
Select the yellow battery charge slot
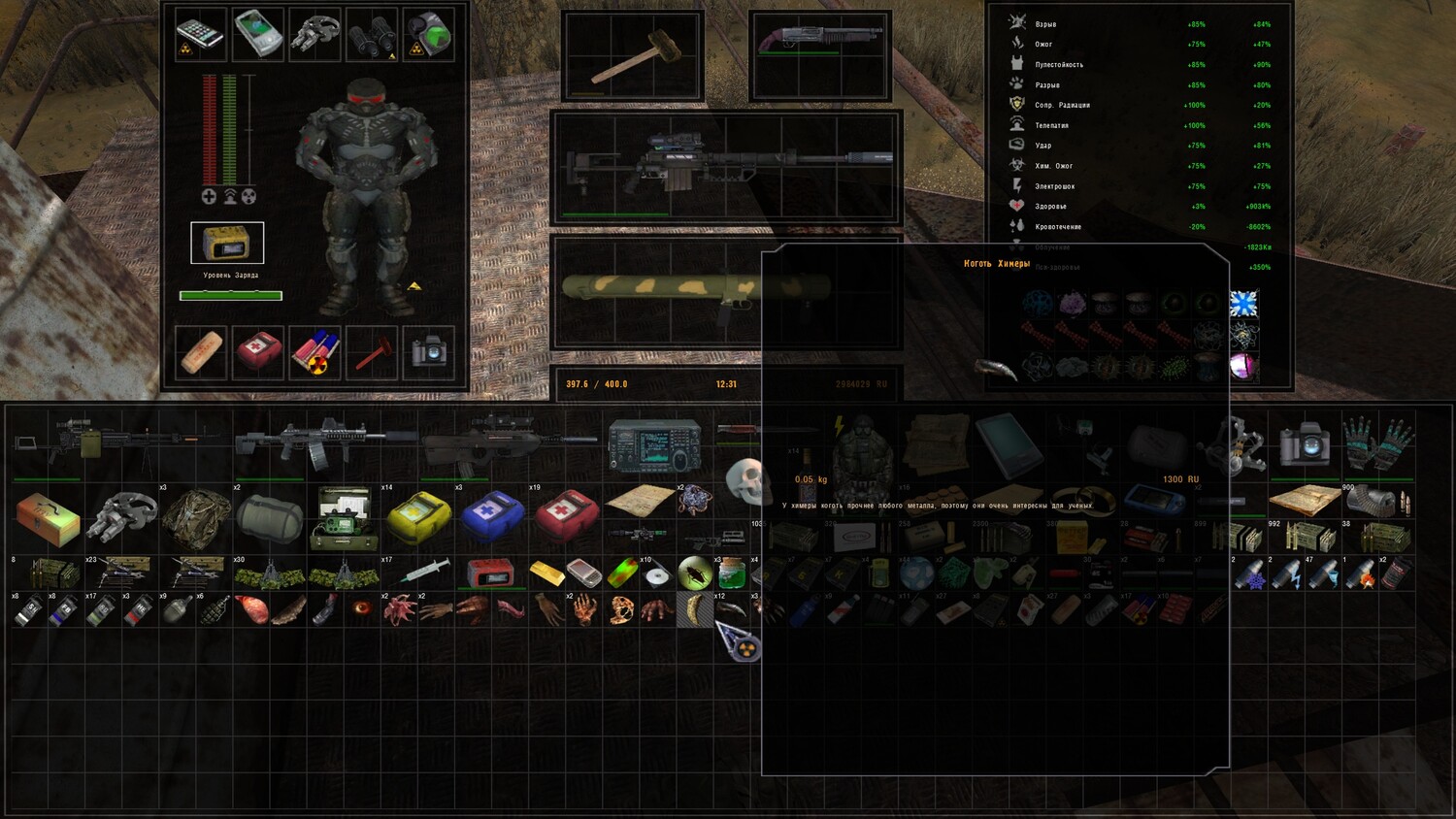click(227, 244)
